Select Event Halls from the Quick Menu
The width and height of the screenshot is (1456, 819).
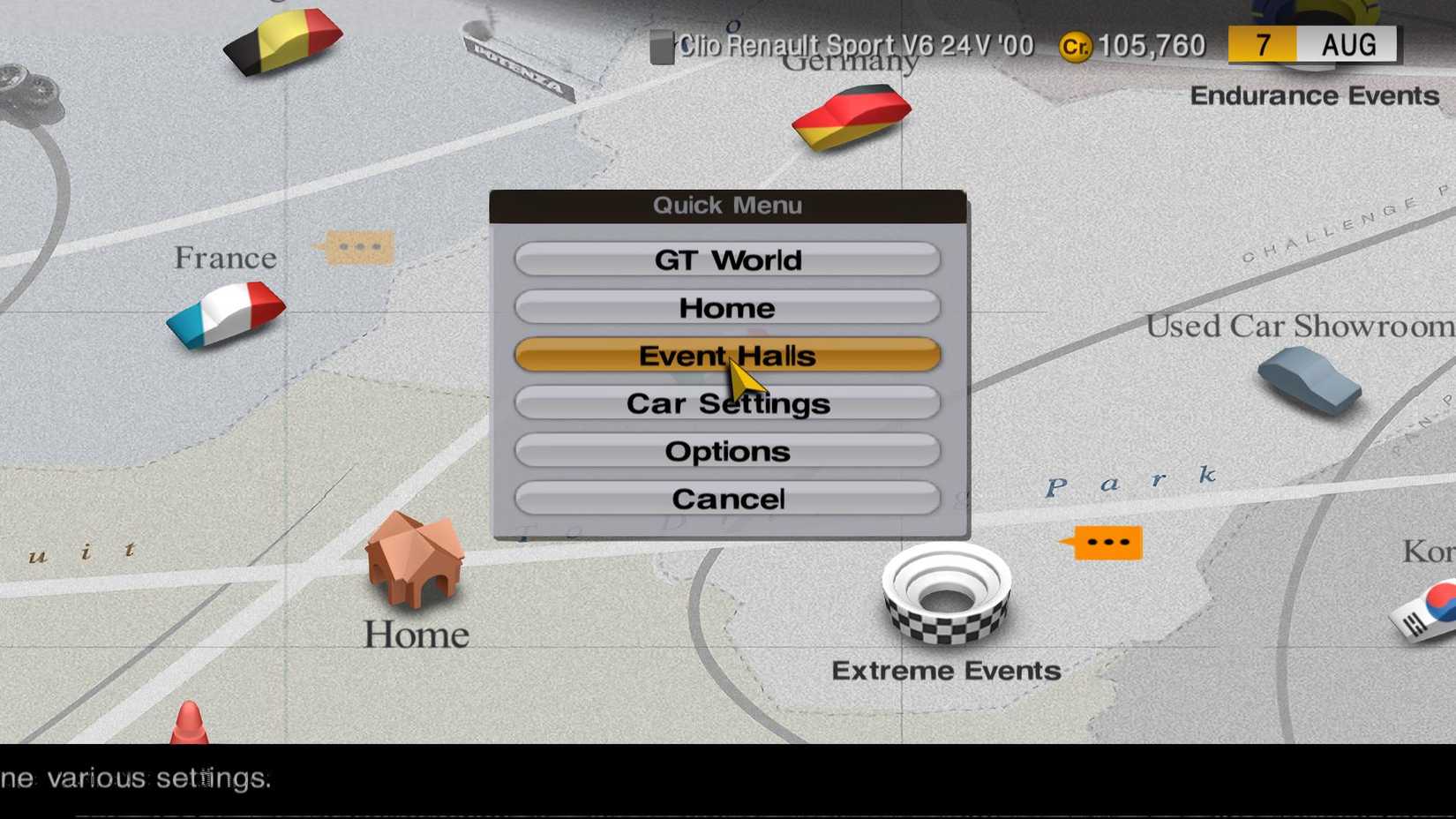tap(726, 355)
